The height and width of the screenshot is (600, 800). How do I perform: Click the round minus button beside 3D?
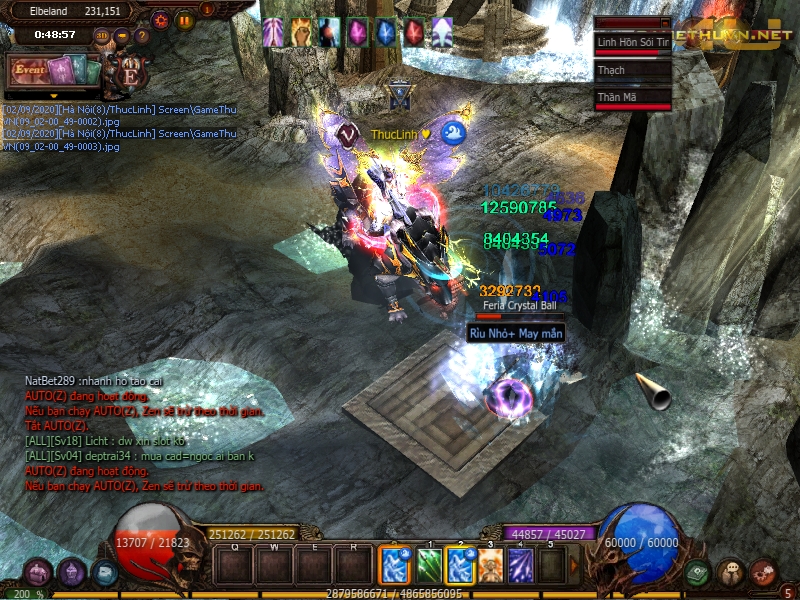click(x=122, y=37)
